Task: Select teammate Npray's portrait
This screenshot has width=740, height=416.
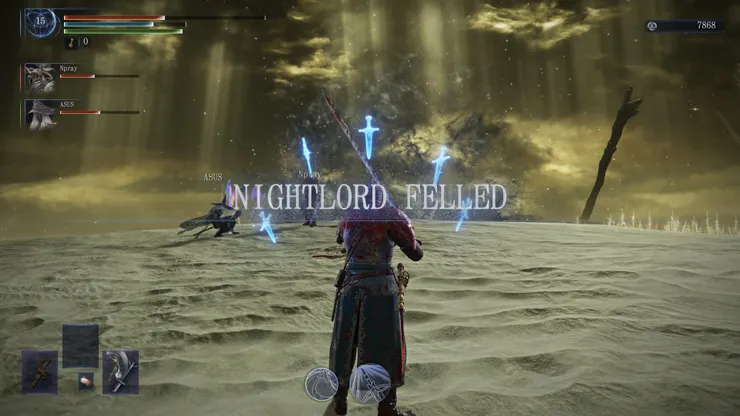Action: coord(40,77)
